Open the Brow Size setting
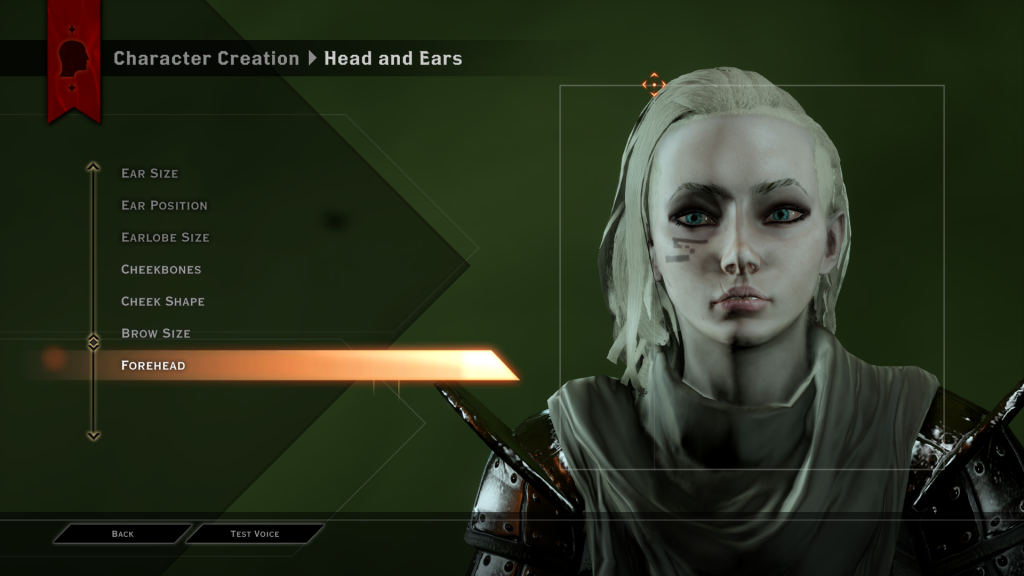1024x576 pixels. tap(155, 333)
